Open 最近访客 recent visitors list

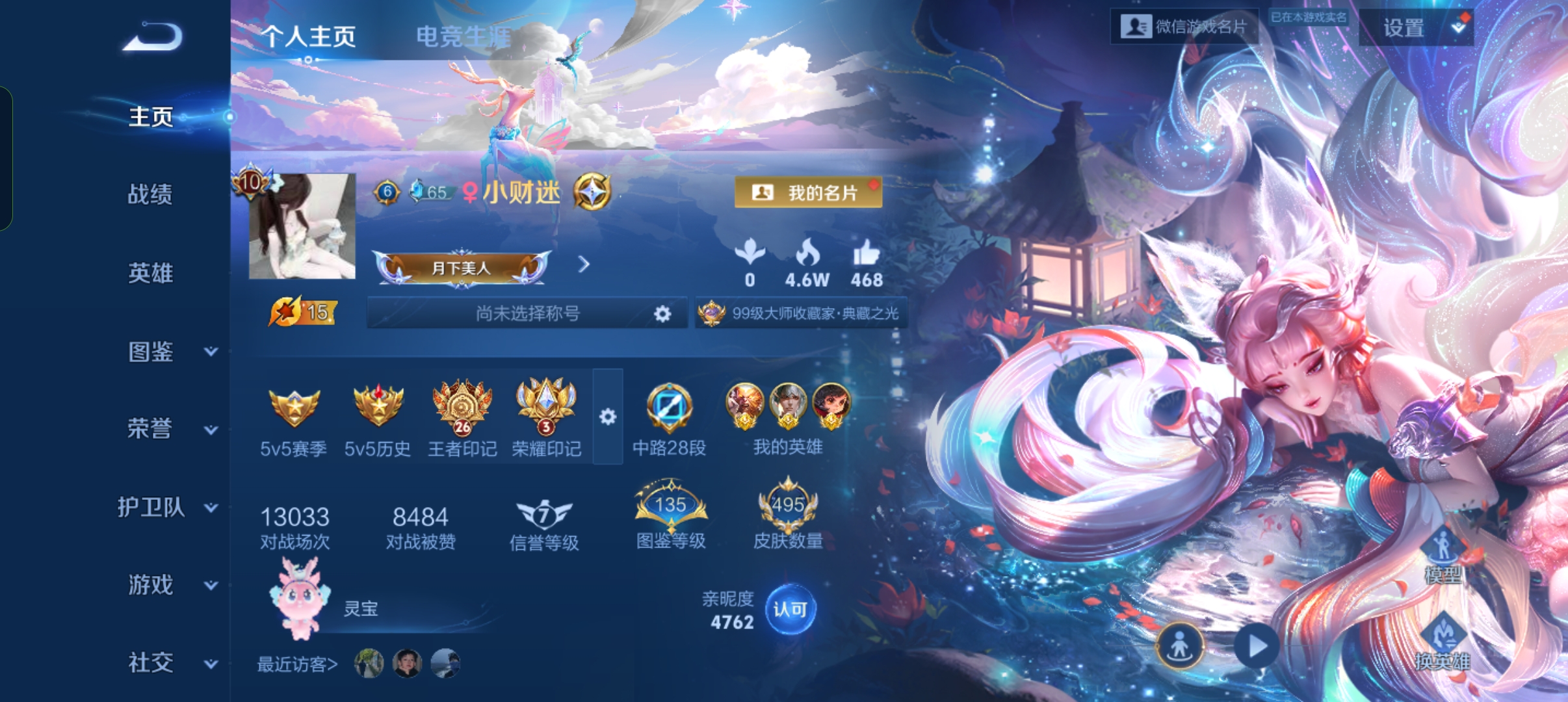(x=297, y=664)
